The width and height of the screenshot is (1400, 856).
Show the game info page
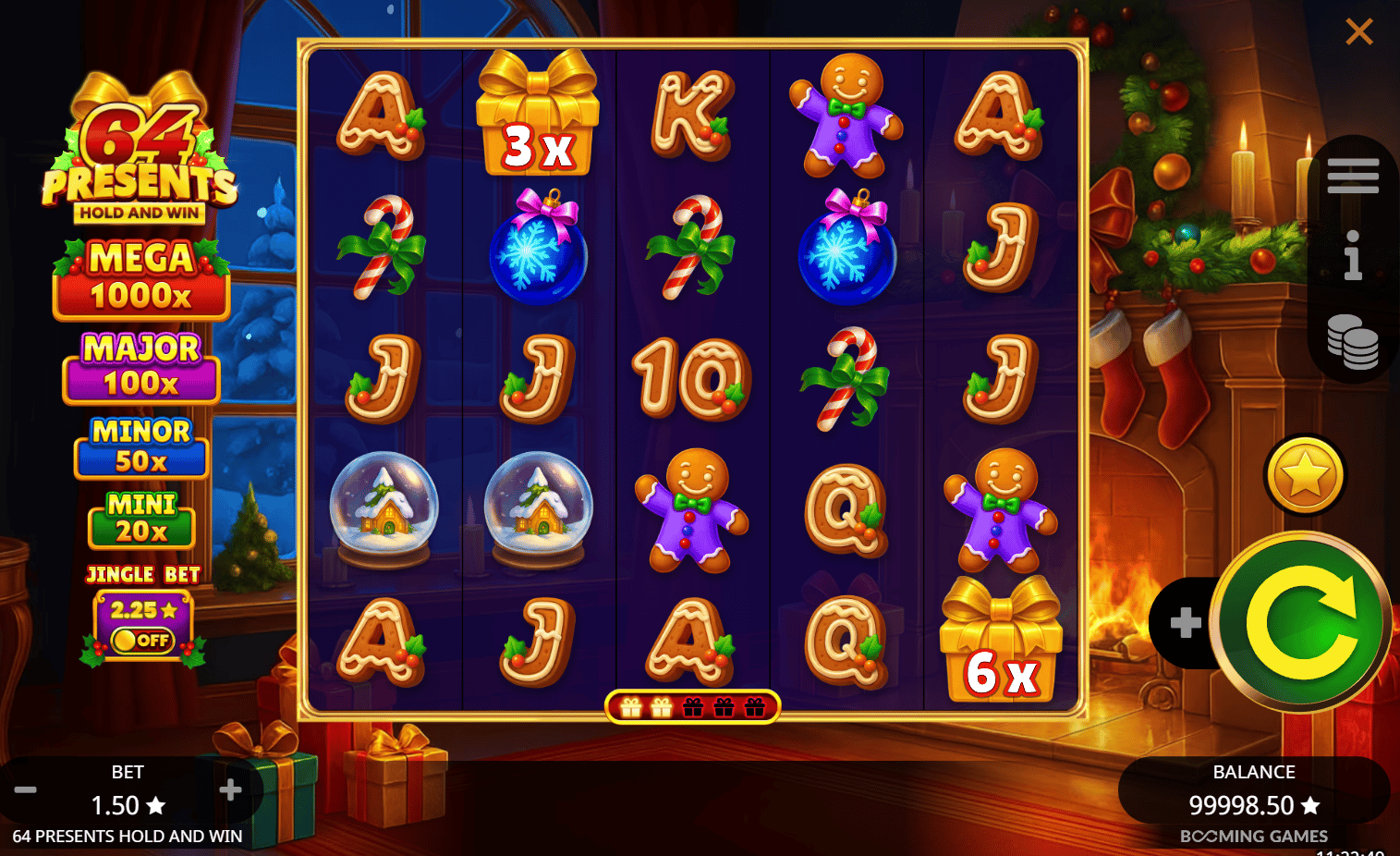coord(1352,255)
